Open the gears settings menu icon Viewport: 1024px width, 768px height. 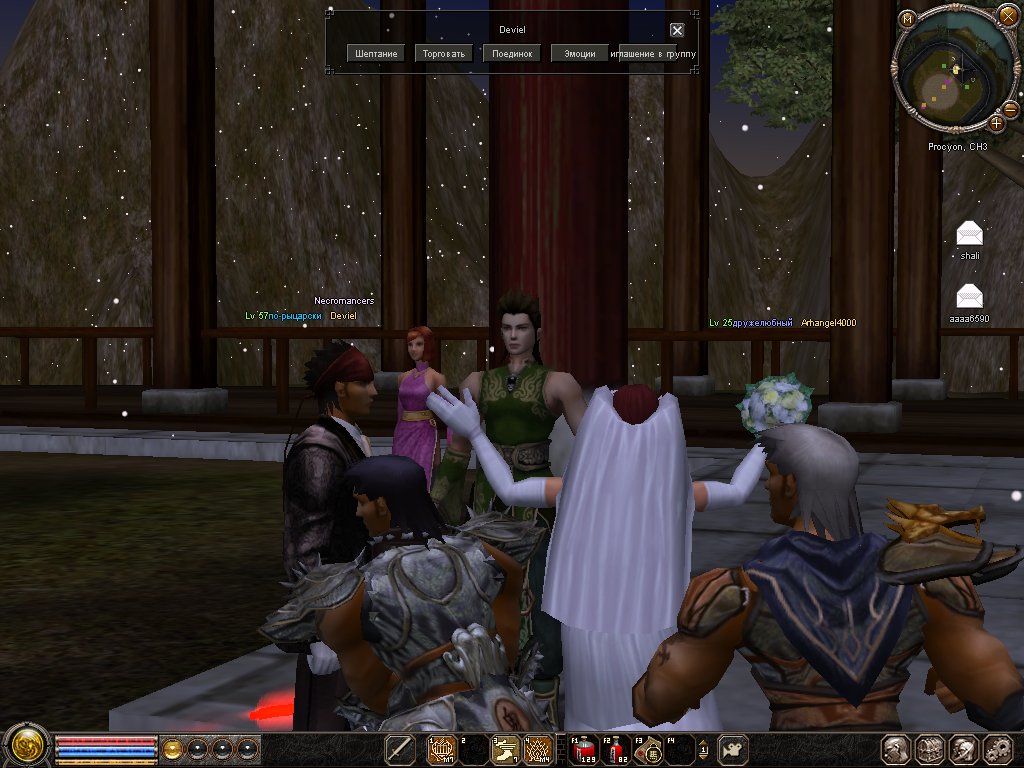(998, 748)
